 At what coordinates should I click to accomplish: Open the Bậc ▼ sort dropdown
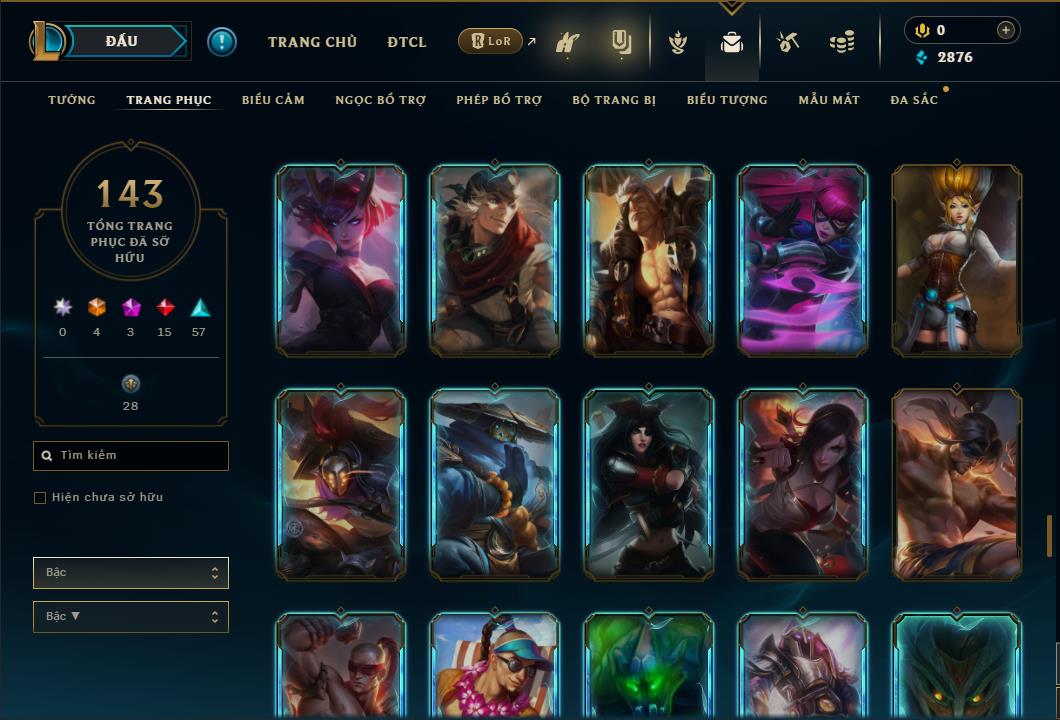coord(131,617)
